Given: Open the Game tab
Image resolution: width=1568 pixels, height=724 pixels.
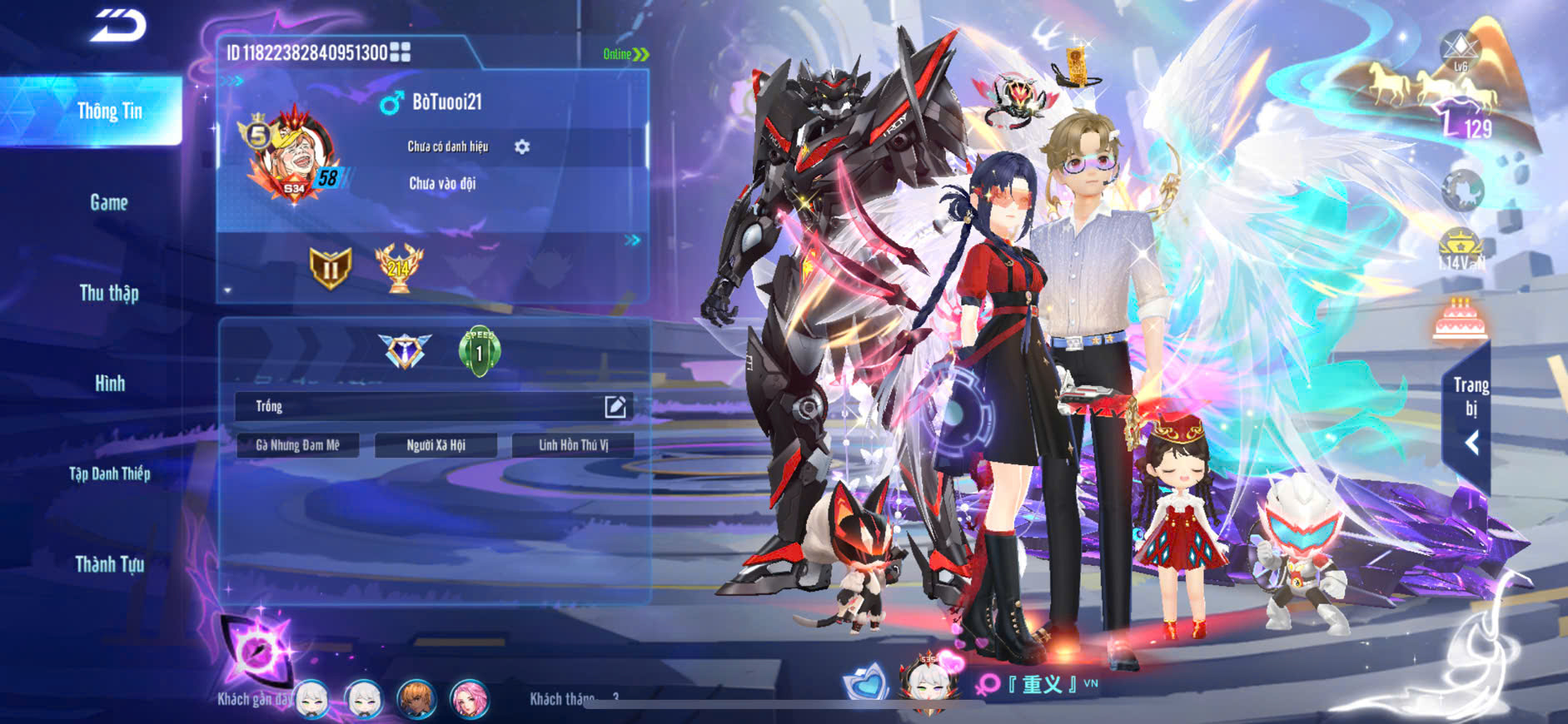Looking at the screenshot, I should (109, 202).
